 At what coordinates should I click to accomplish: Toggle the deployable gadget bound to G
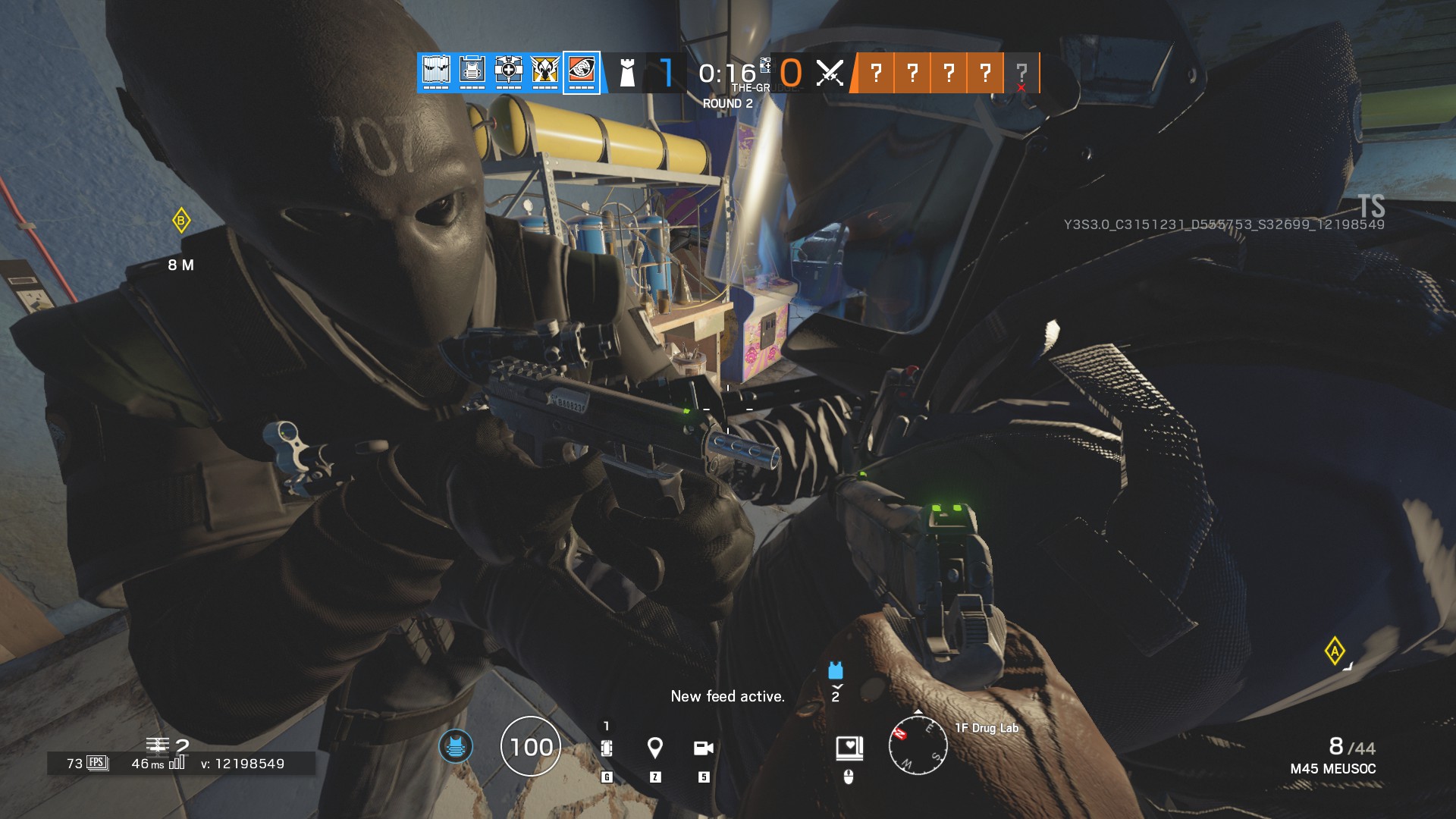pyautogui.click(x=607, y=749)
